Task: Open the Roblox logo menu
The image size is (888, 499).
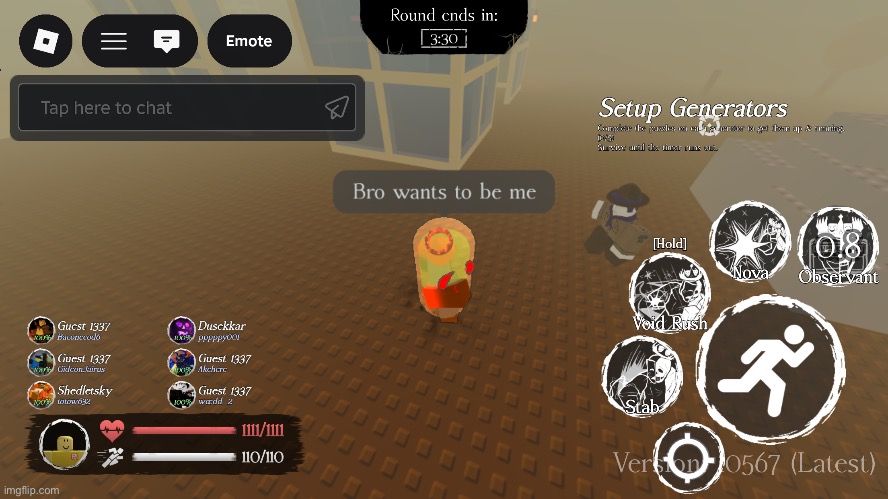Action: pyautogui.click(x=46, y=41)
